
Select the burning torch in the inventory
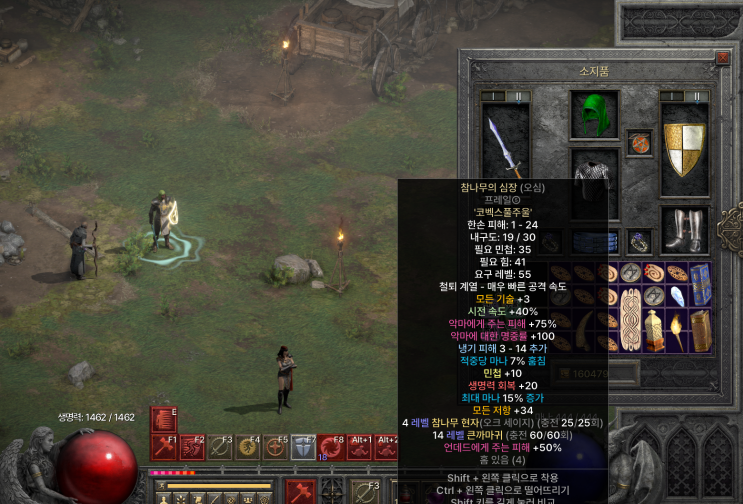click(x=676, y=331)
